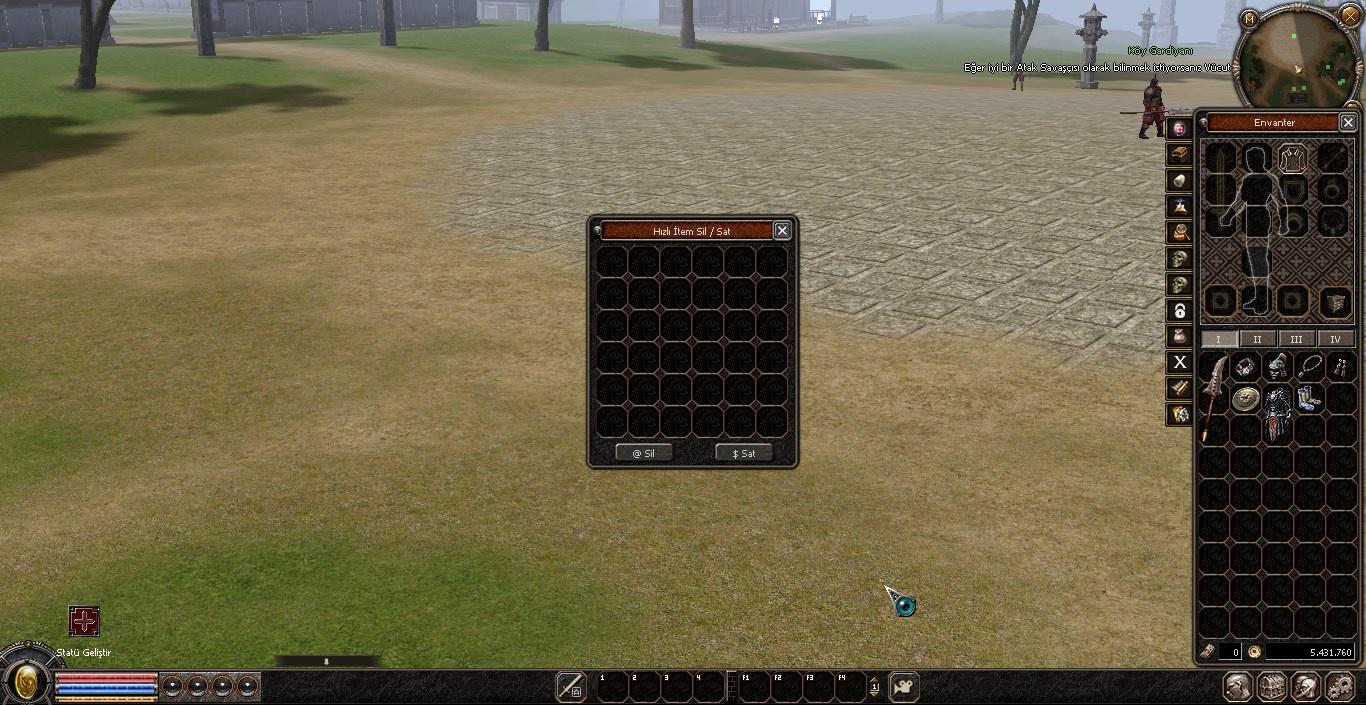Switch to inventory page II
The image size is (1366, 705).
click(1257, 339)
